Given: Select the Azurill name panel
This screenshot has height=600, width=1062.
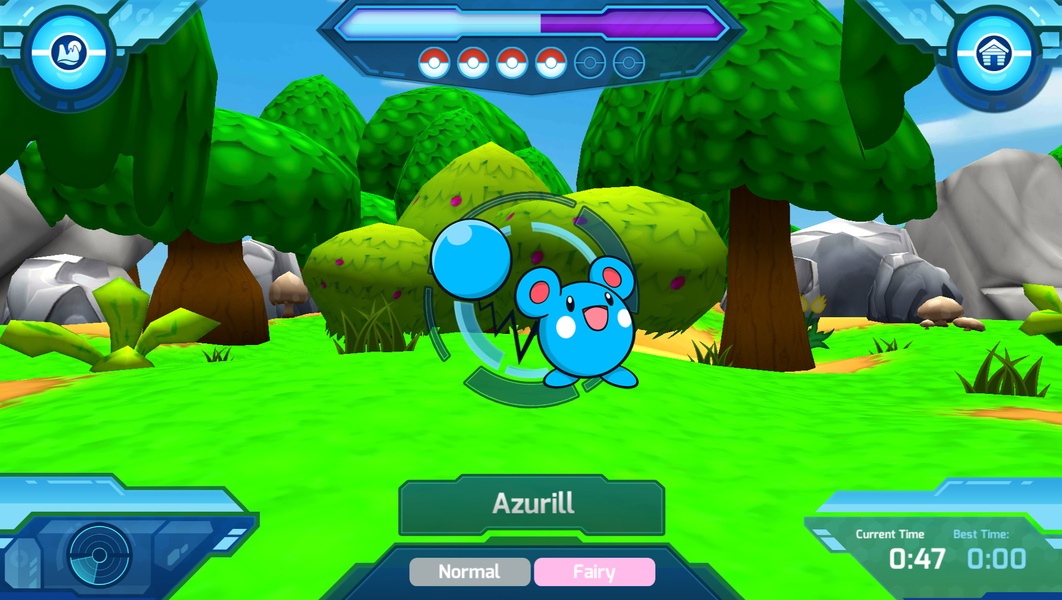Looking at the screenshot, I should click(x=532, y=505).
